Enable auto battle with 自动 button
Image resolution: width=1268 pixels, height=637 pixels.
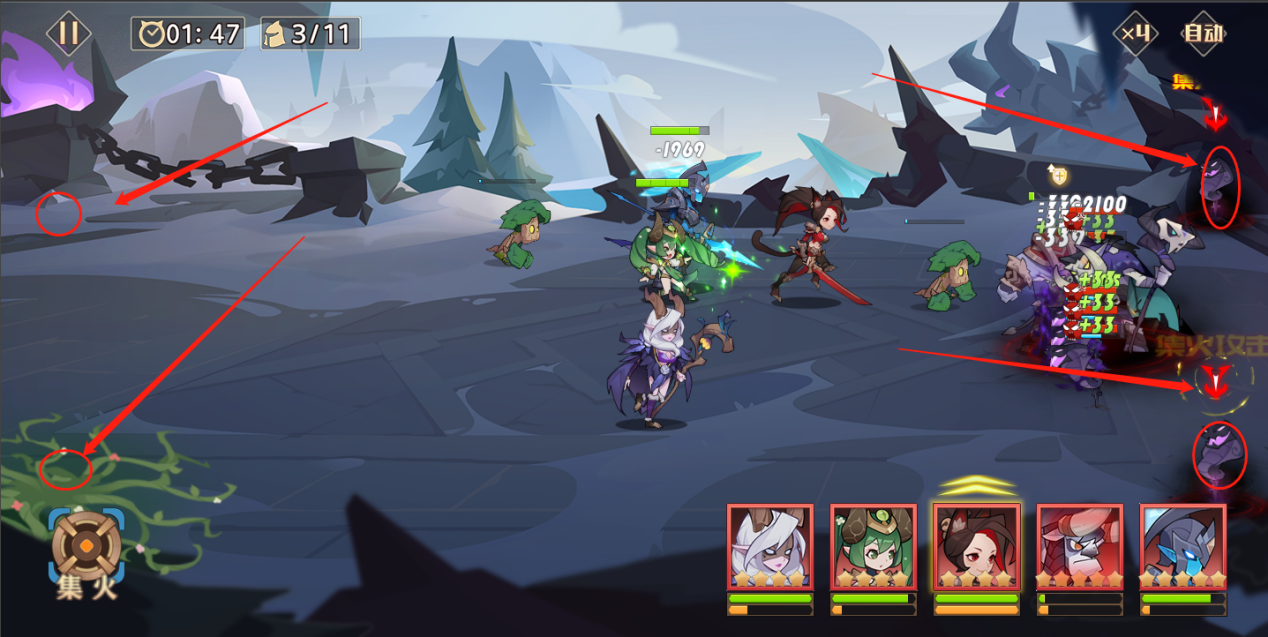[x=1203, y=33]
